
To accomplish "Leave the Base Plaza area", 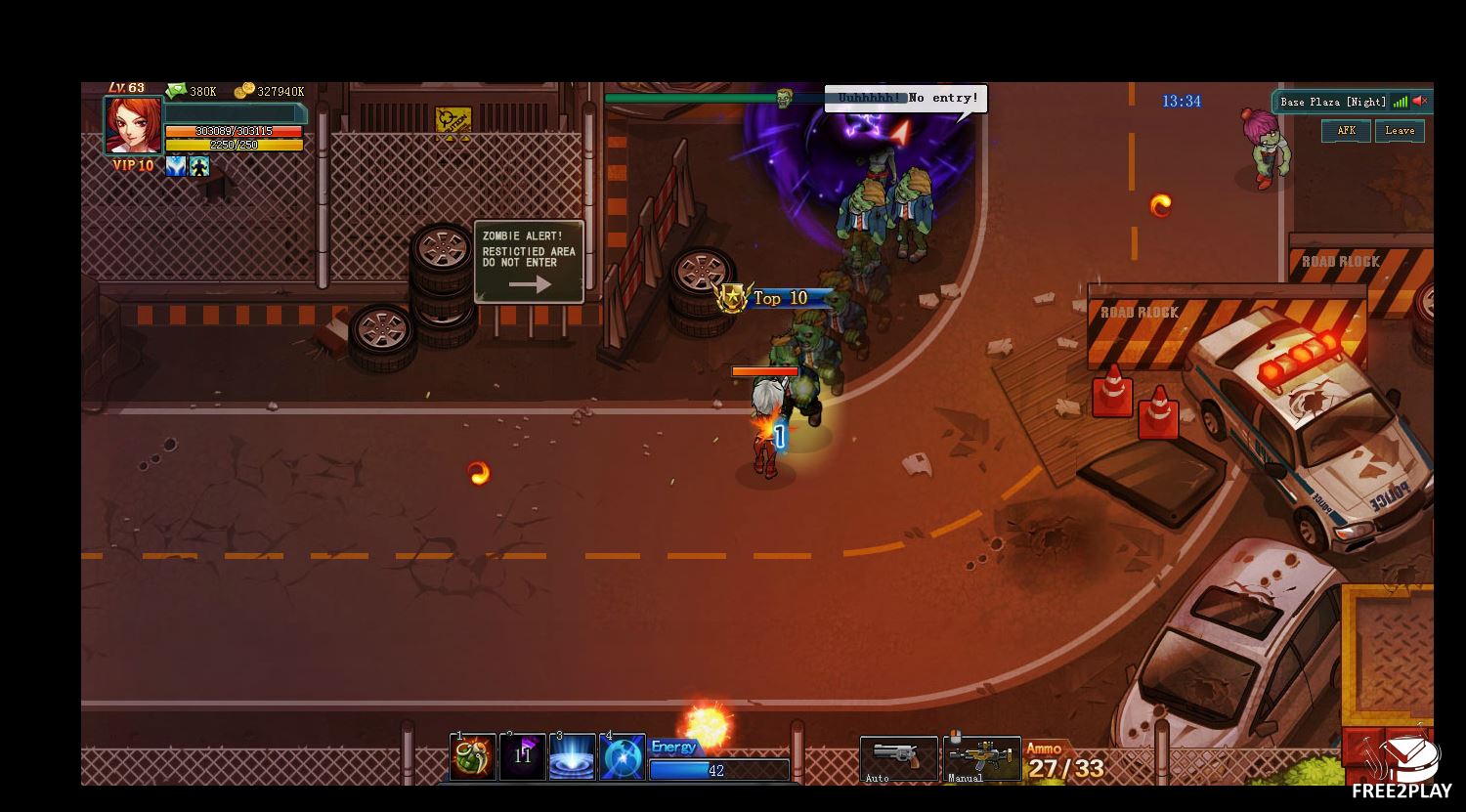I will coord(1400,131).
